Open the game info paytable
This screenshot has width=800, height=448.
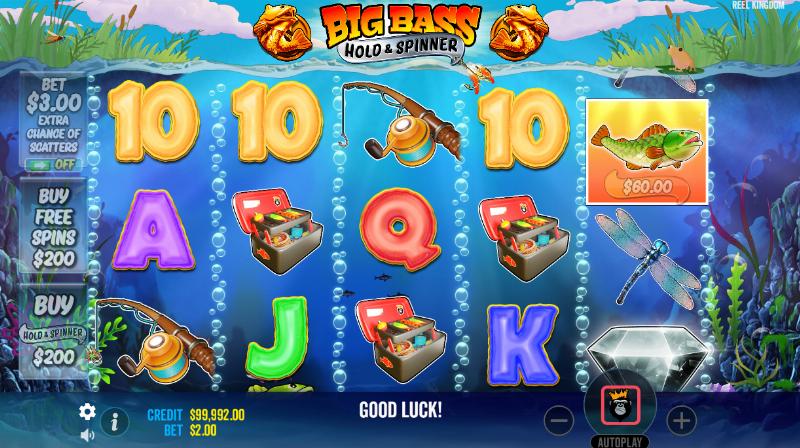tap(114, 421)
